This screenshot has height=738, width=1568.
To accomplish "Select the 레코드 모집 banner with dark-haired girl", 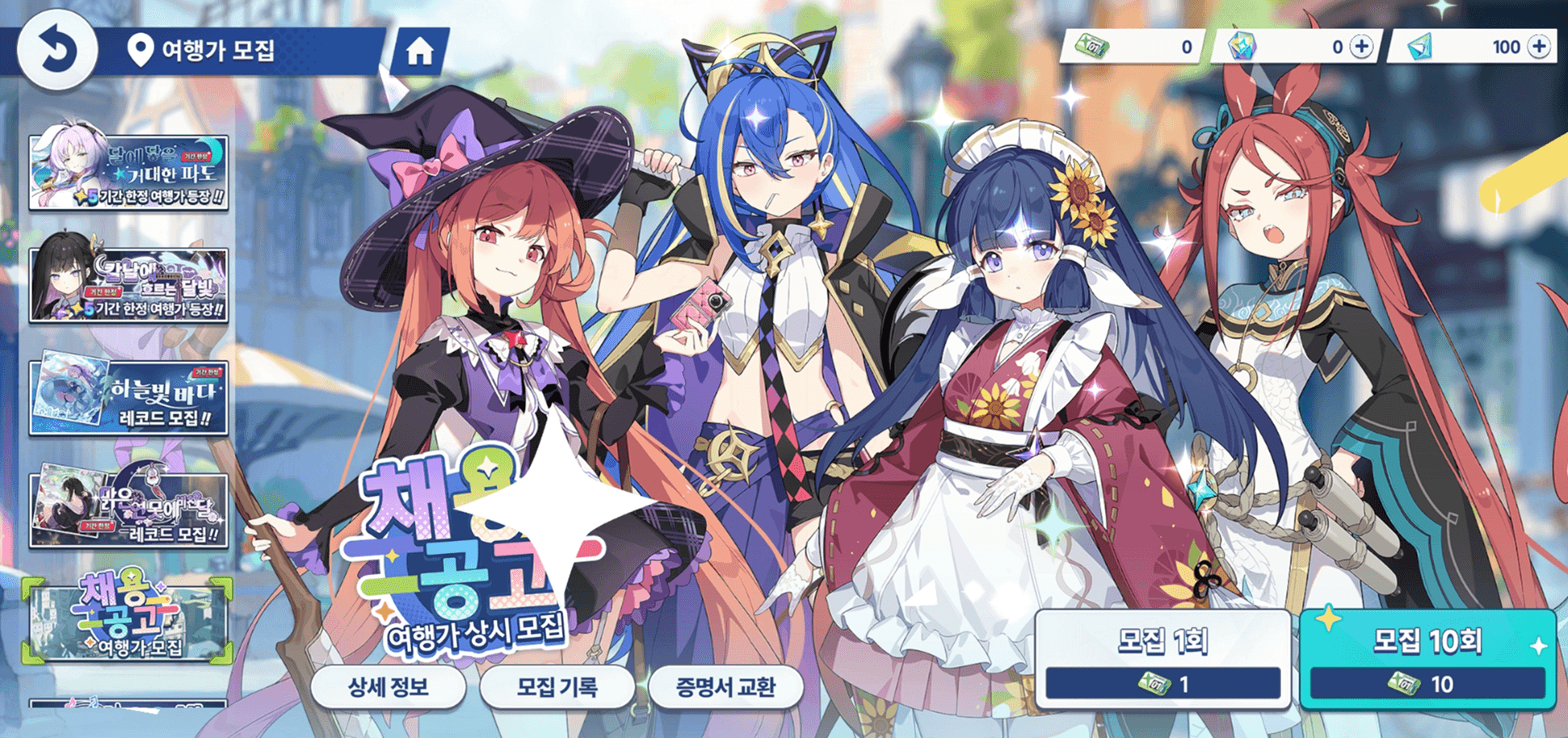I will click(x=128, y=510).
